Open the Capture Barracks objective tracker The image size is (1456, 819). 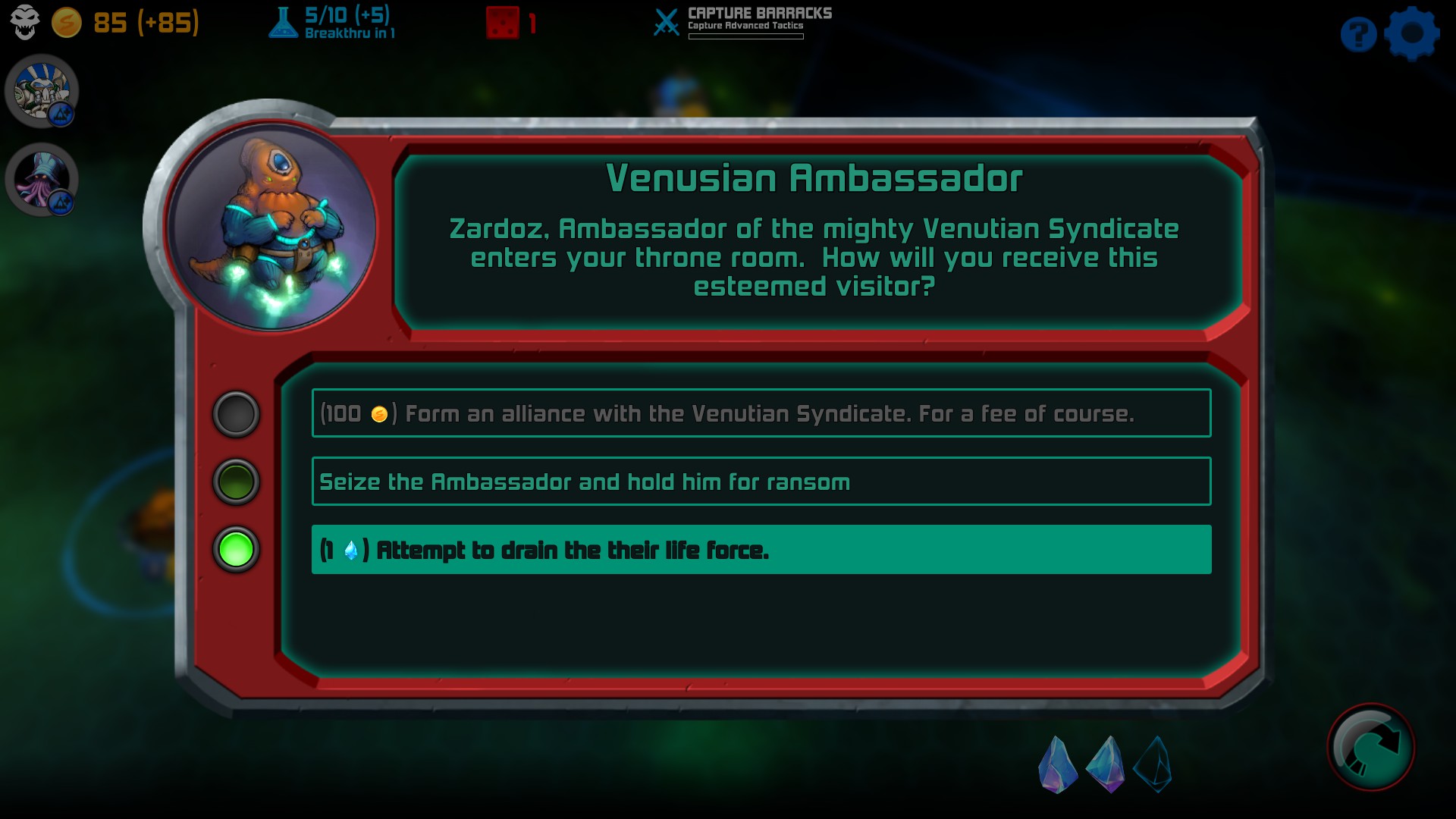pos(745,21)
